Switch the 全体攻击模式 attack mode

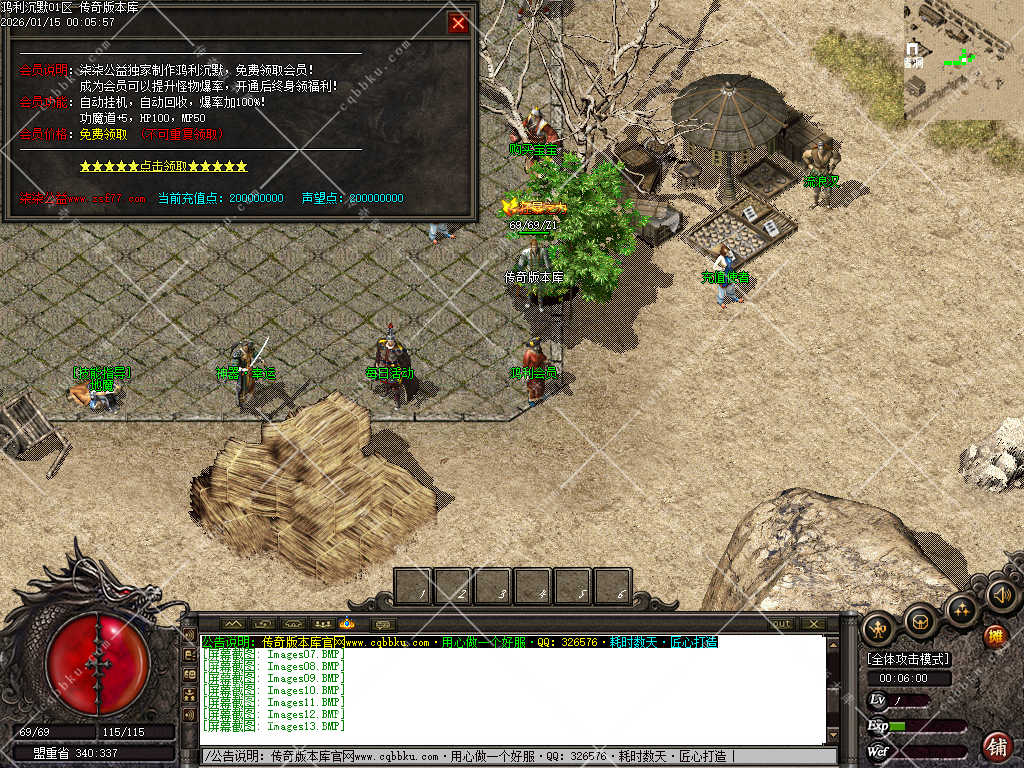[908, 659]
